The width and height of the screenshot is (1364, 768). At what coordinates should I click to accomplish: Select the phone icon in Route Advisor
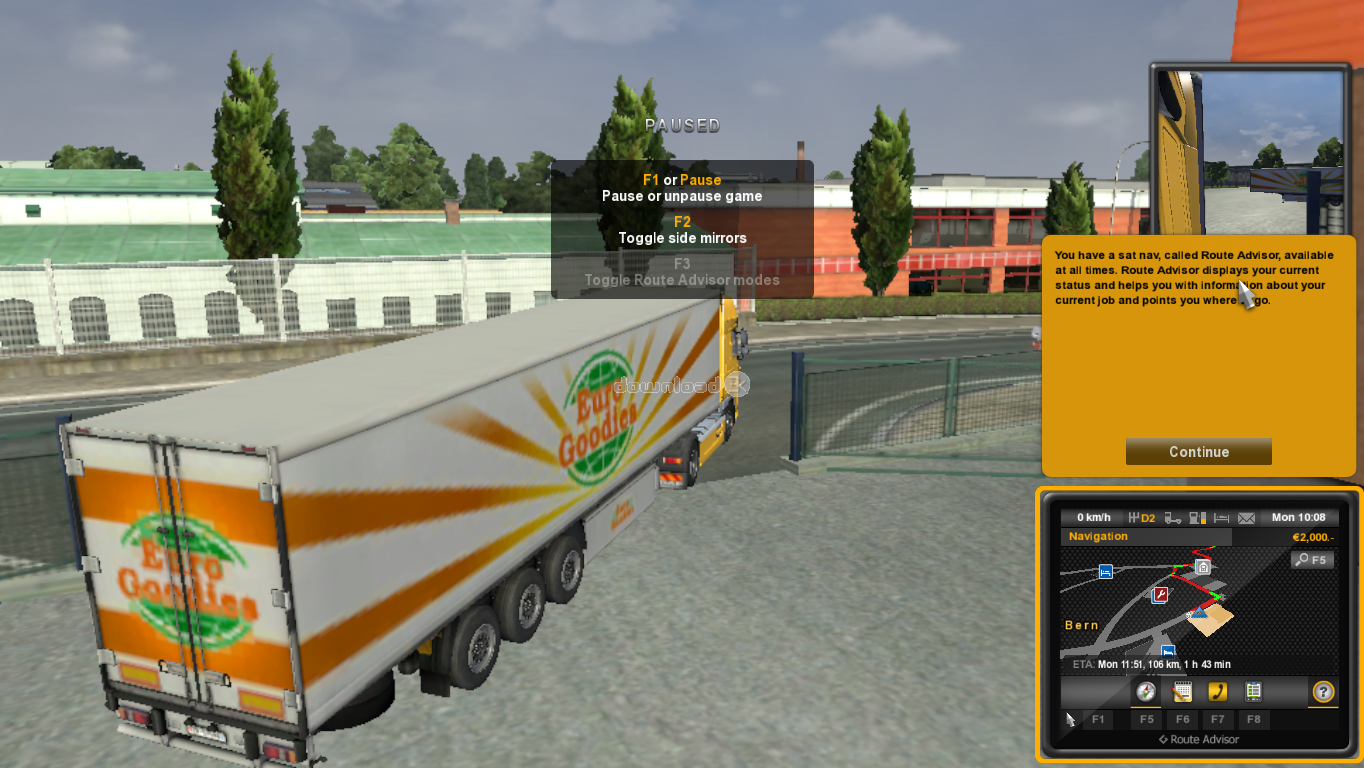pos(1219,692)
